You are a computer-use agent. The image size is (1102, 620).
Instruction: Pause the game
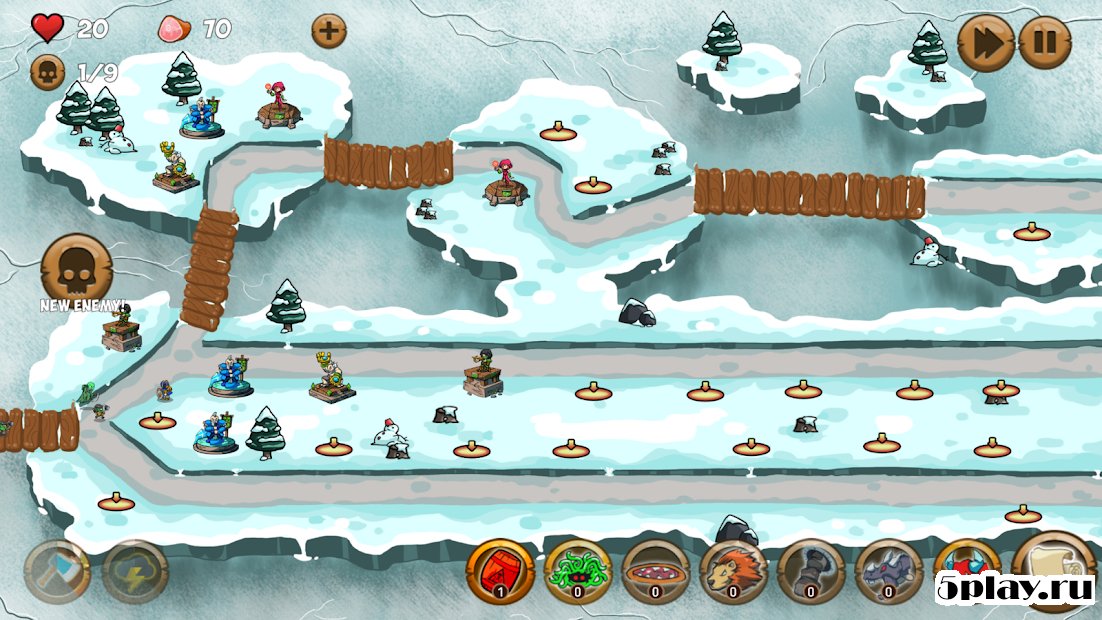click(x=1044, y=43)
